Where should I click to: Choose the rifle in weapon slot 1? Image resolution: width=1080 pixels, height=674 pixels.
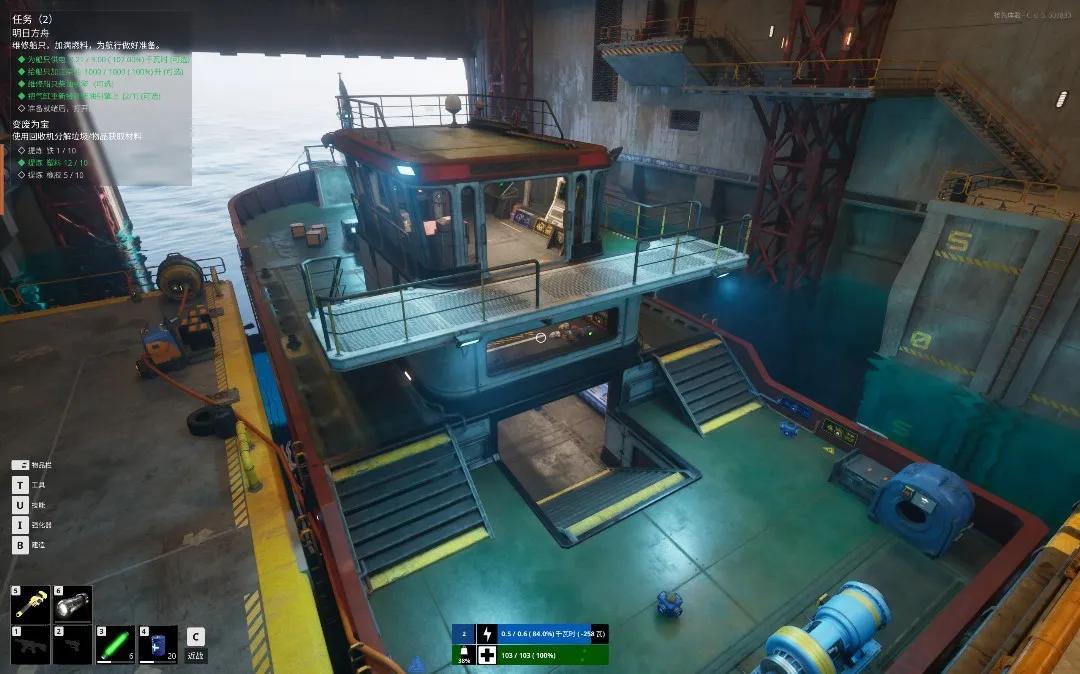[29, 645]
